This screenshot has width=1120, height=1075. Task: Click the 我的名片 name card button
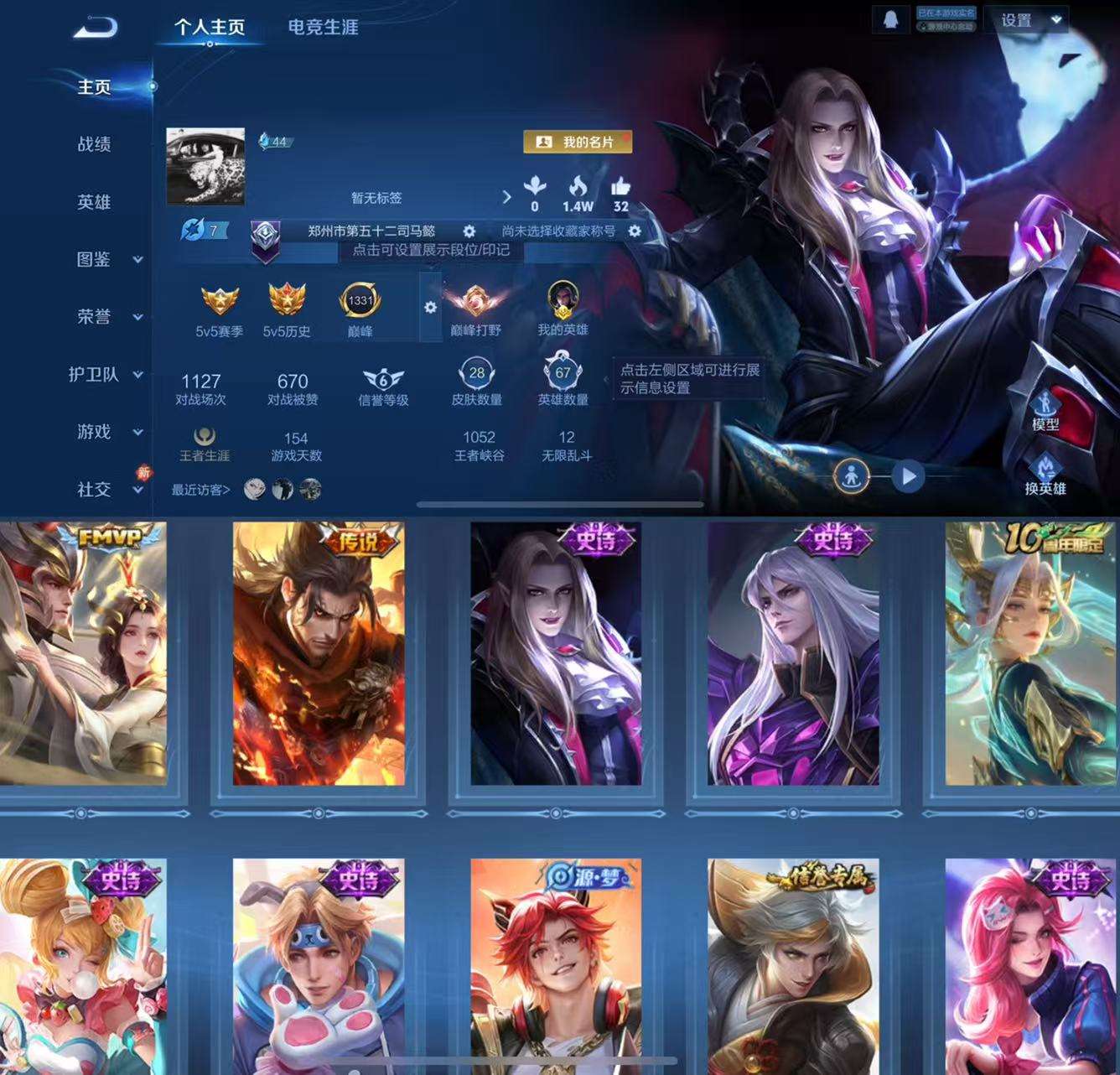click(x=577, y=143)
